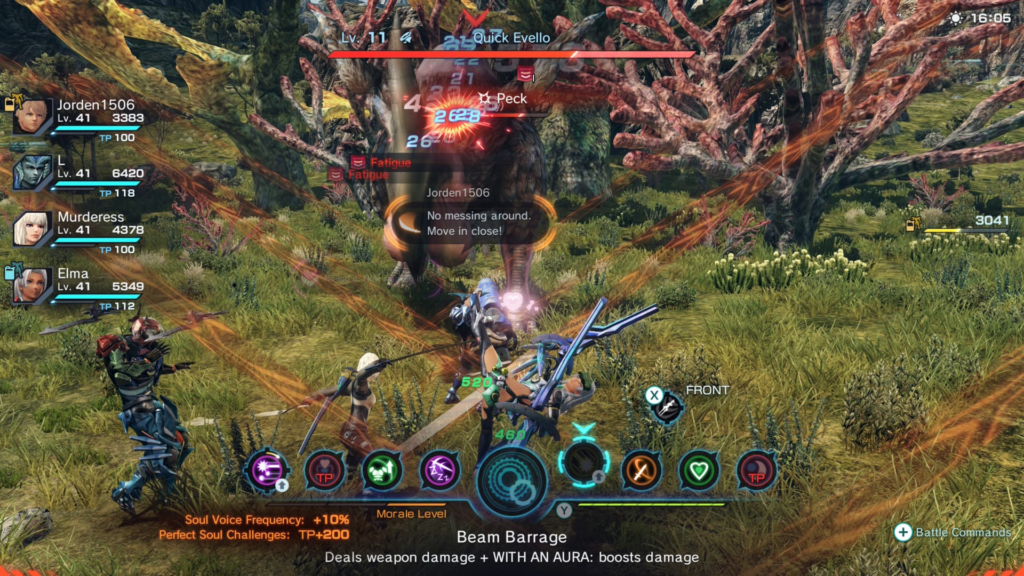Pick party member L's portrait
1024x576 pixels.
point(32,172)
